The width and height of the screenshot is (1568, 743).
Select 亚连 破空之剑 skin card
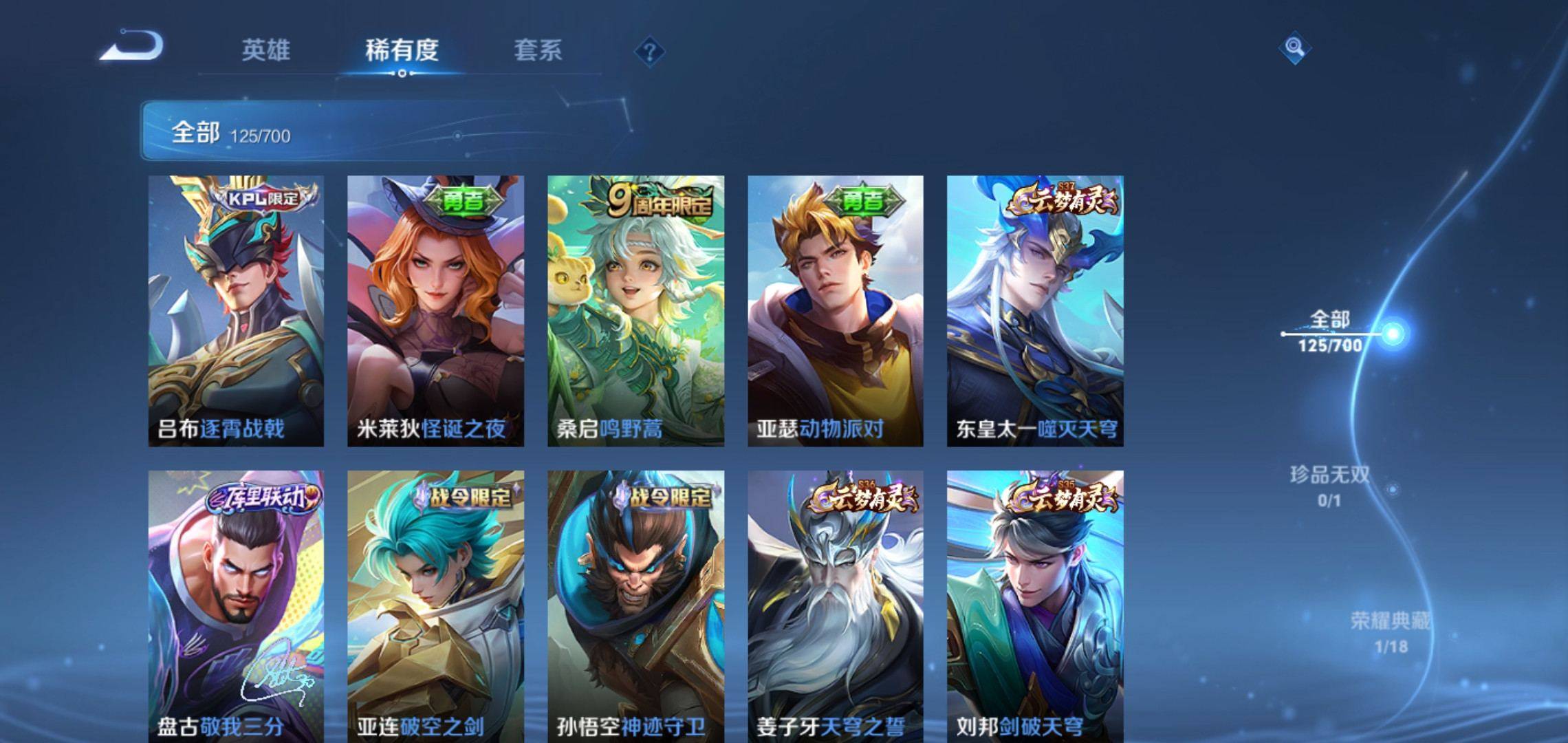[x=435, y=605]
